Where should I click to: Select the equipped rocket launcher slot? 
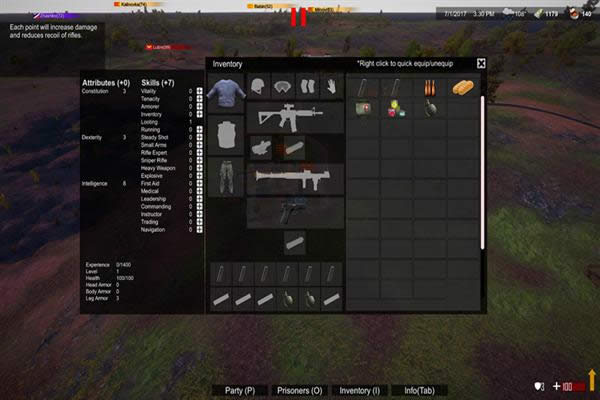(293, 178)
